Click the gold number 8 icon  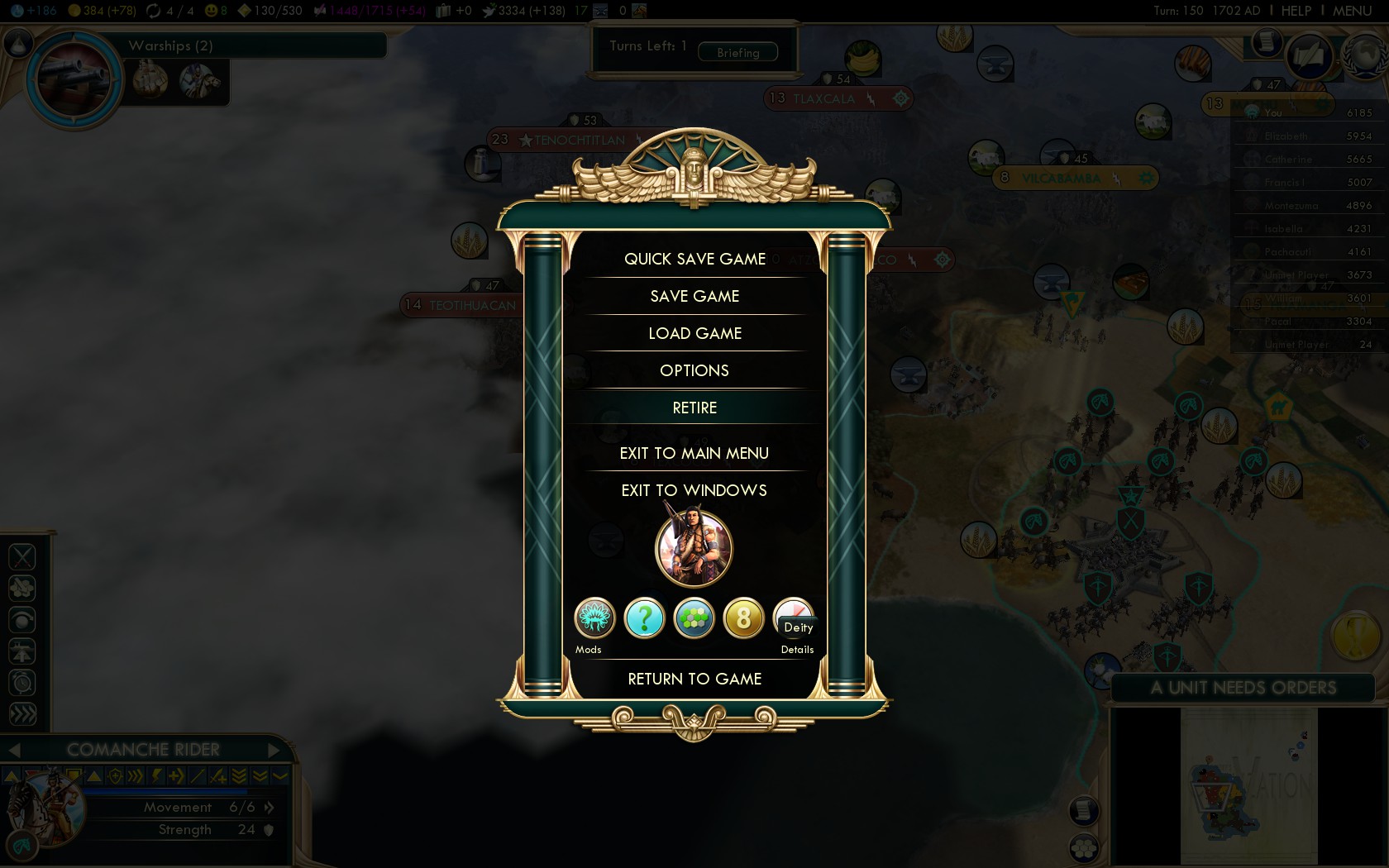(743, 618)
